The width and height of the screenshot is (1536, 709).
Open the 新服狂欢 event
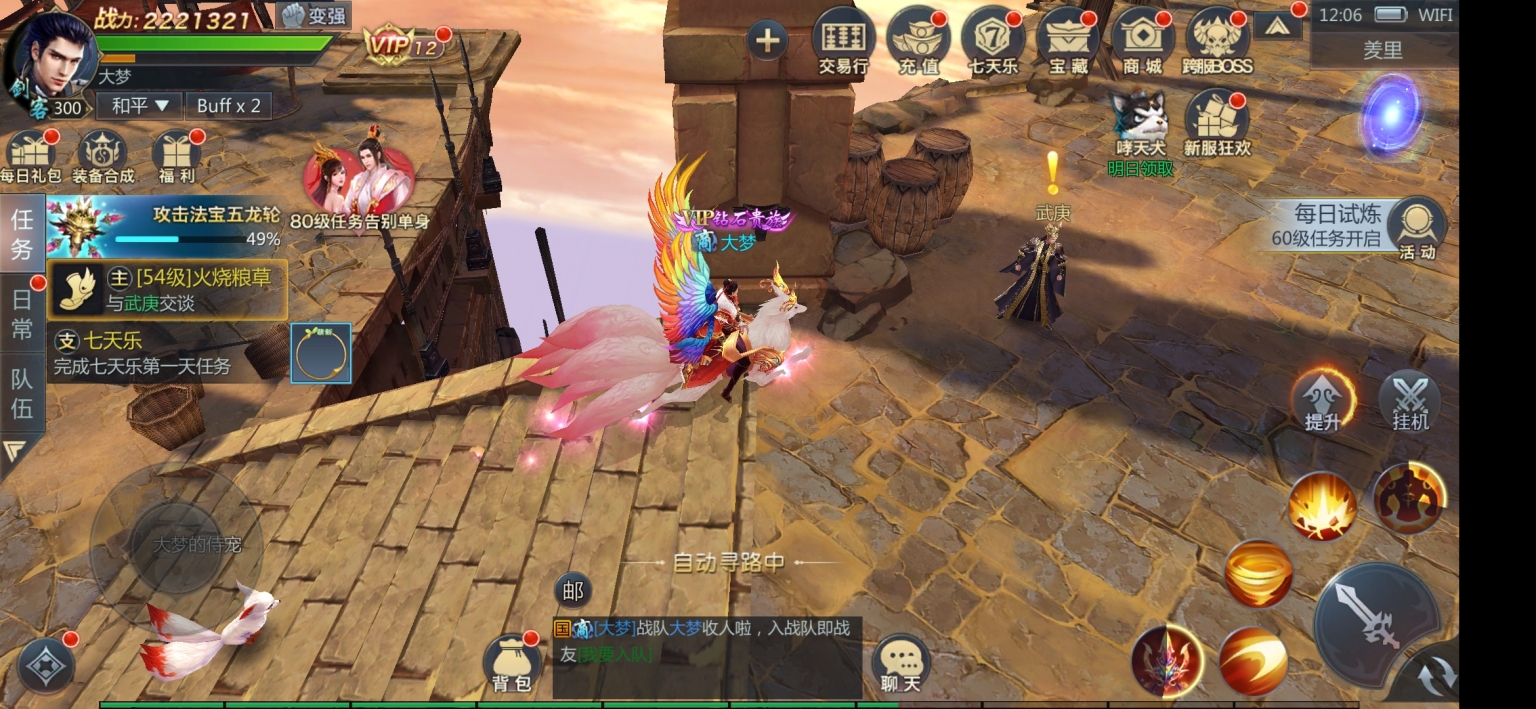[1217, 124]
